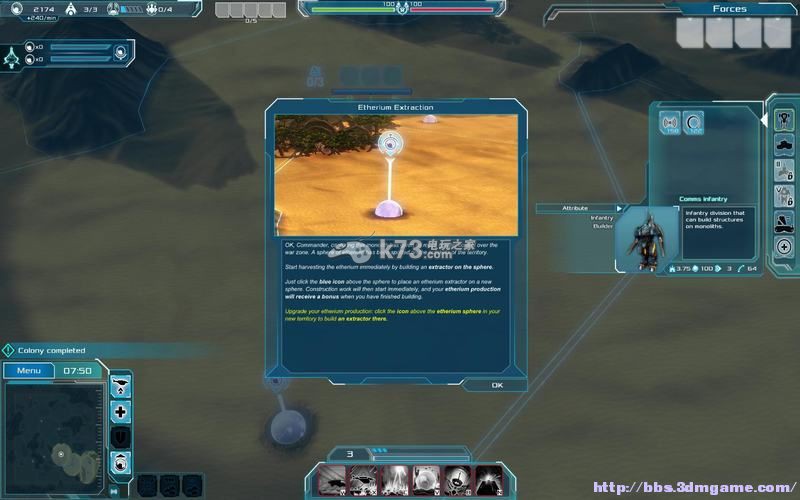Choose the Comms infantry unit category
Image resolution: width=800 pixels, height=500 pixels.
(x=785, y=120)
